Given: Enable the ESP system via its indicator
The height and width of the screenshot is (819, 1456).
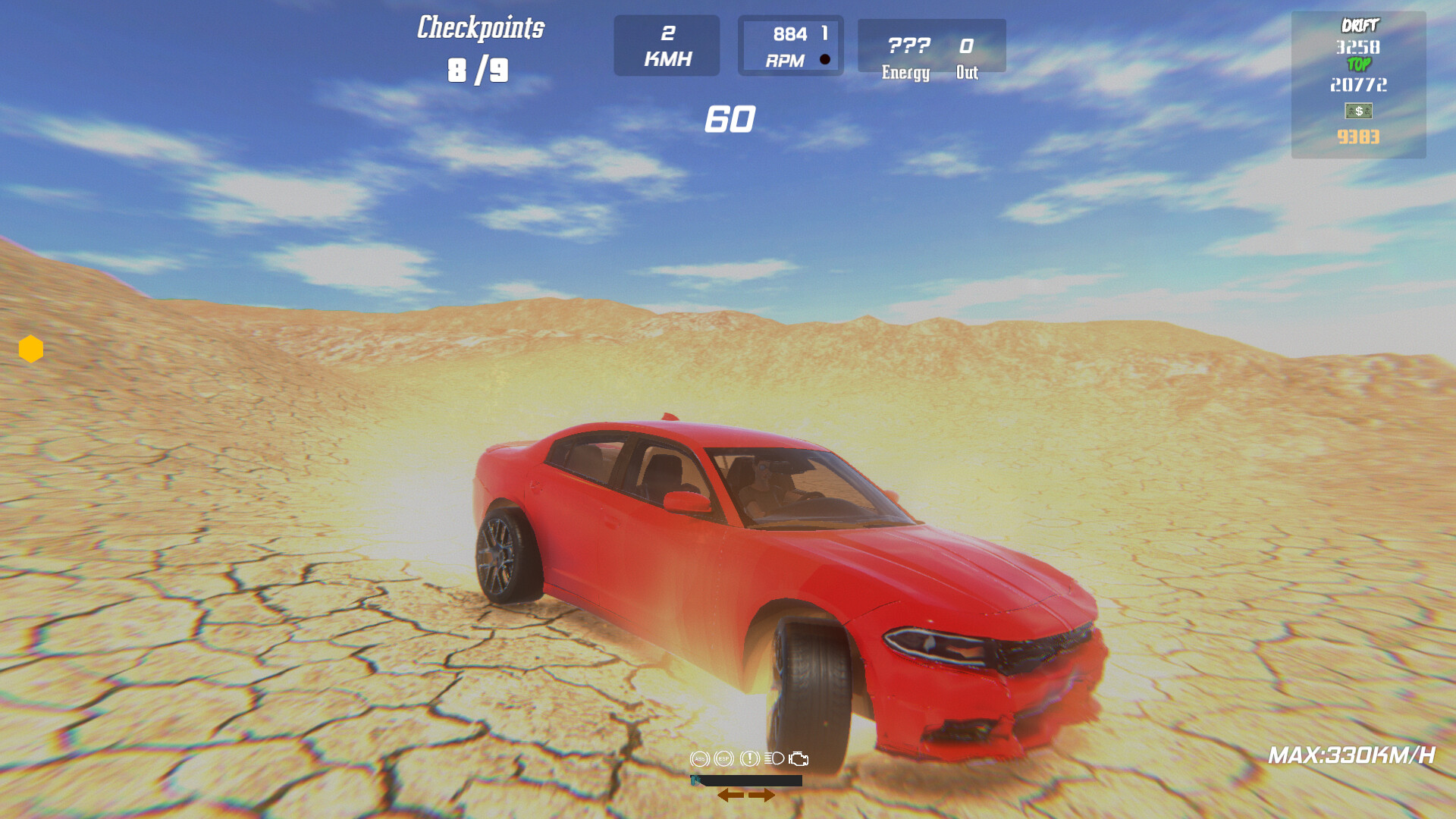Looking at the screenshot, I should [x=723, y=758].
